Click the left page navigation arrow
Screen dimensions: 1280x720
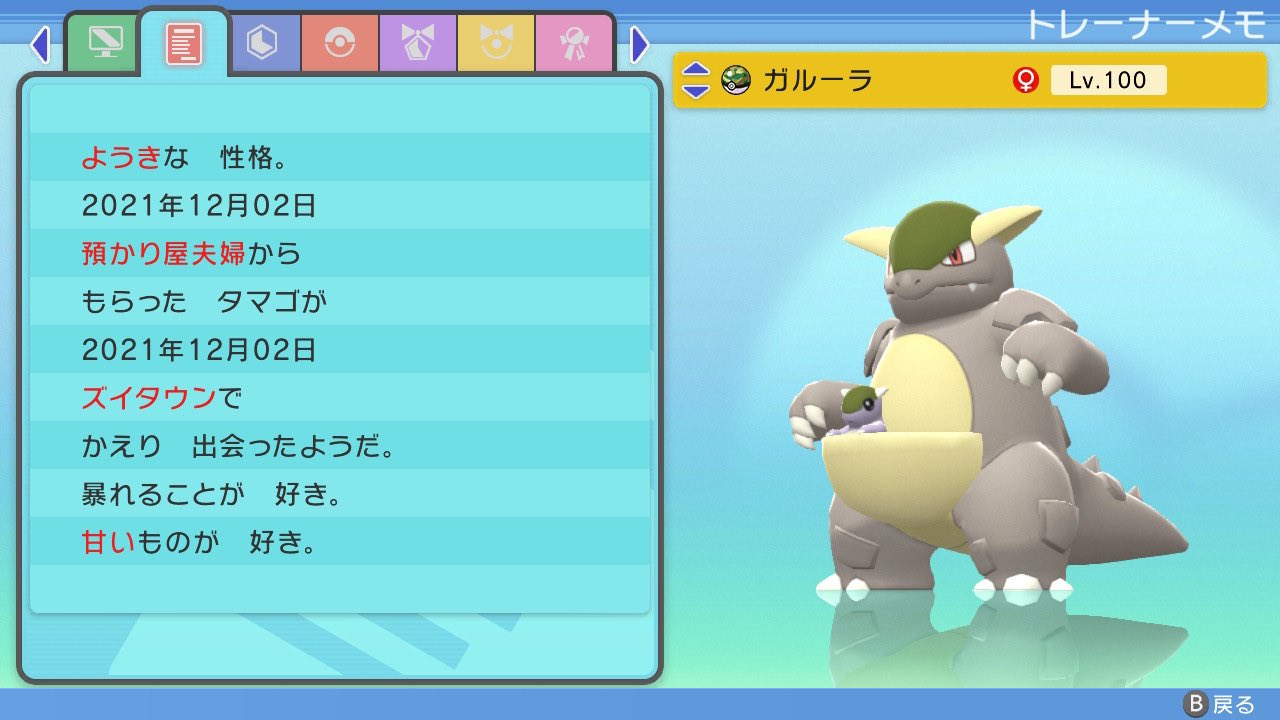[40, 44]
